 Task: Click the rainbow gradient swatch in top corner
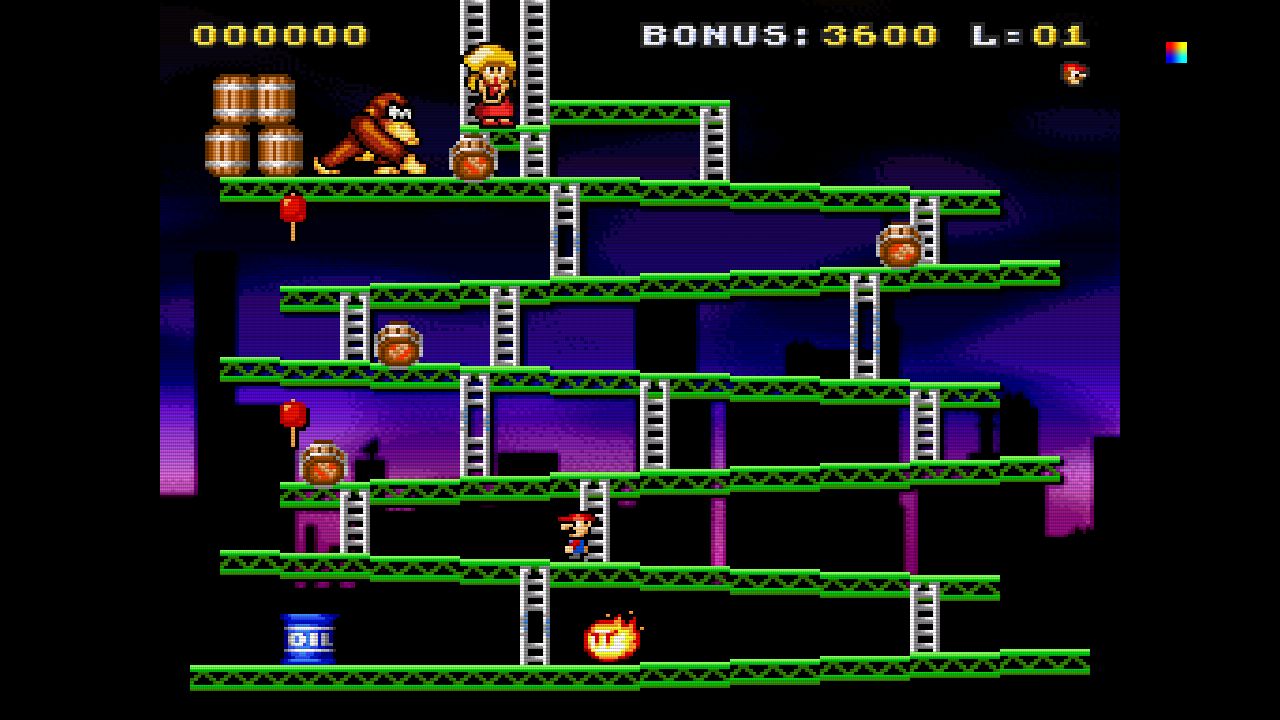pyautogui.click(x=1176, y=51)
